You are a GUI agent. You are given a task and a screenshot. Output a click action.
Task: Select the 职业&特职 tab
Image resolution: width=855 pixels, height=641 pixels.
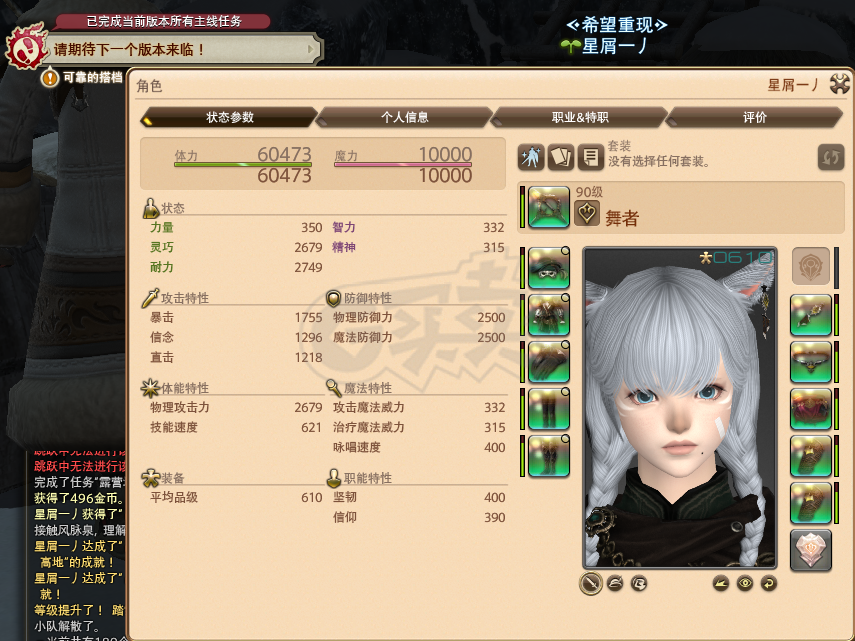pos(579,117)
